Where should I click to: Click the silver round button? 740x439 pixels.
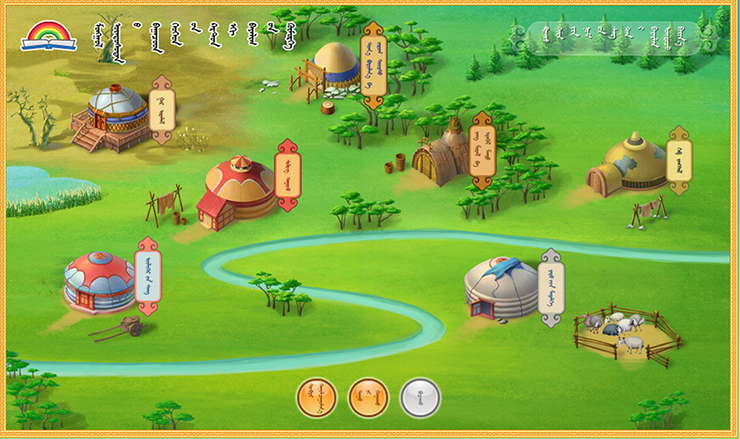419,397
